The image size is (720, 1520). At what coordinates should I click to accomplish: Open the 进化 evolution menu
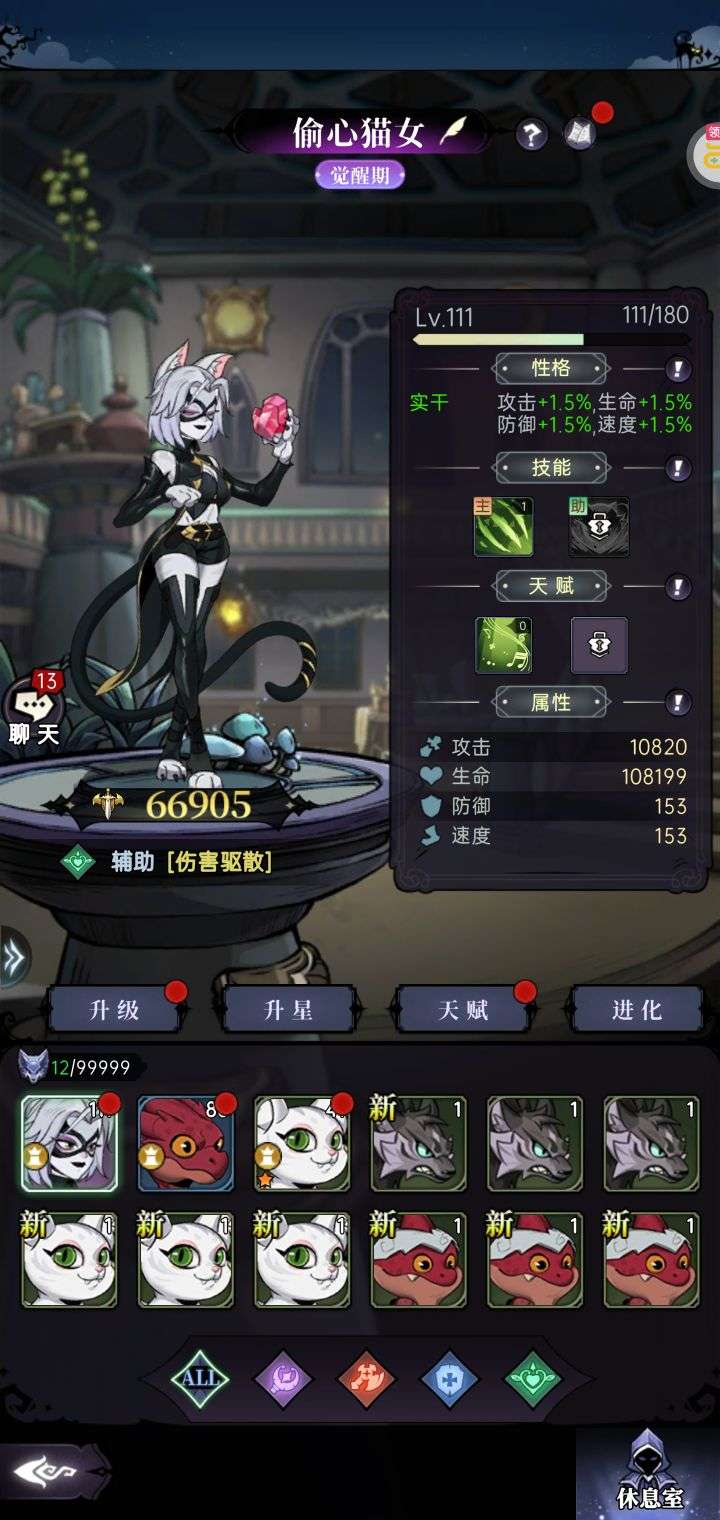(x=637, y=1010)
